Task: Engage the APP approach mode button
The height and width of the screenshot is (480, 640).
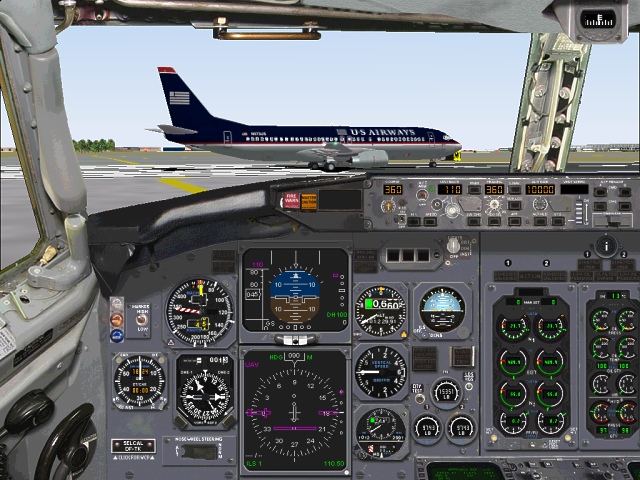Action: (x=514, y=220)
